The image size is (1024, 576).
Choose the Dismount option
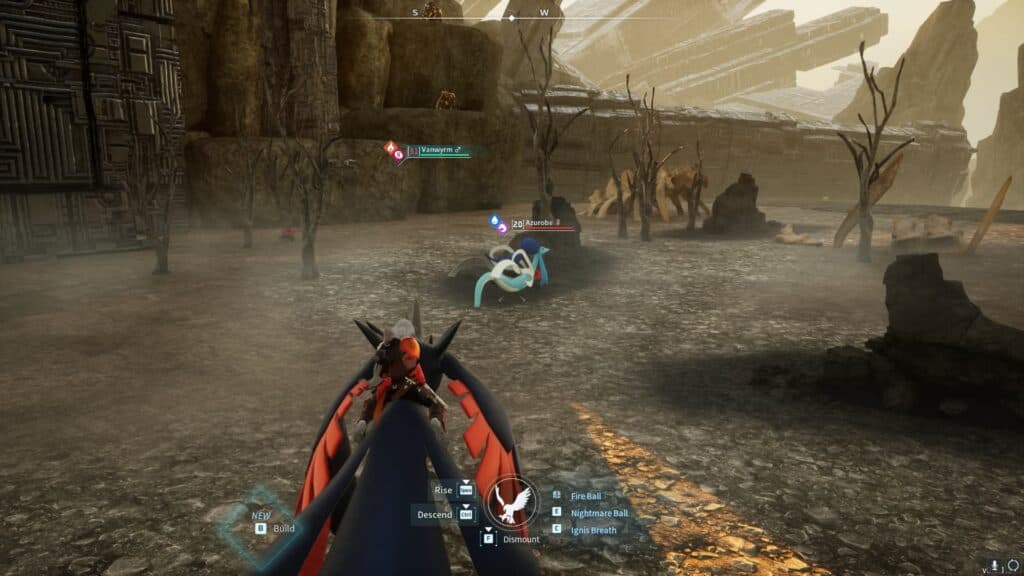521,539
